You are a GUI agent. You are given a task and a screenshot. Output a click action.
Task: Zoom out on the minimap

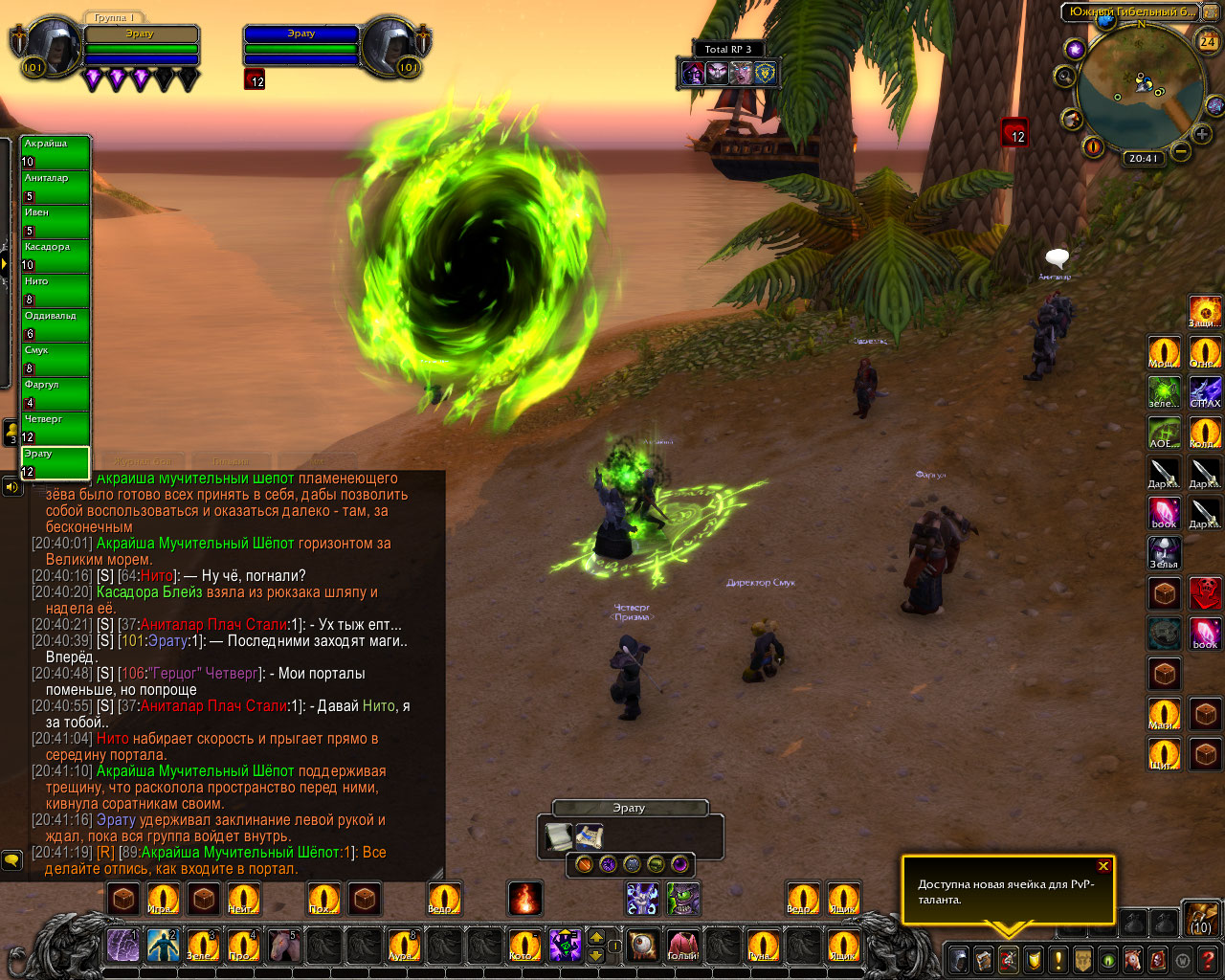[1181, 151]
